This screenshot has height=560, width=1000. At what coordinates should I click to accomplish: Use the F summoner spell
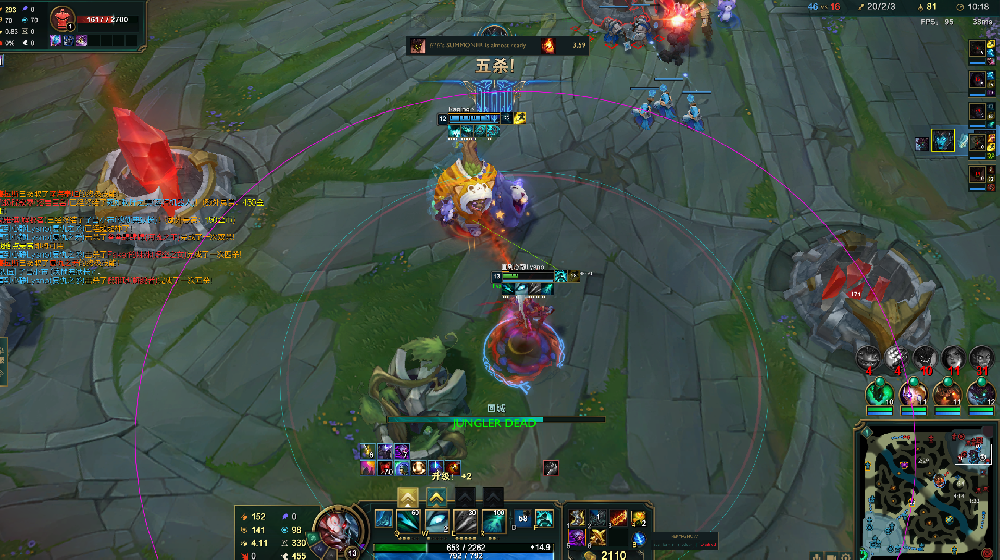pos(542,518)
